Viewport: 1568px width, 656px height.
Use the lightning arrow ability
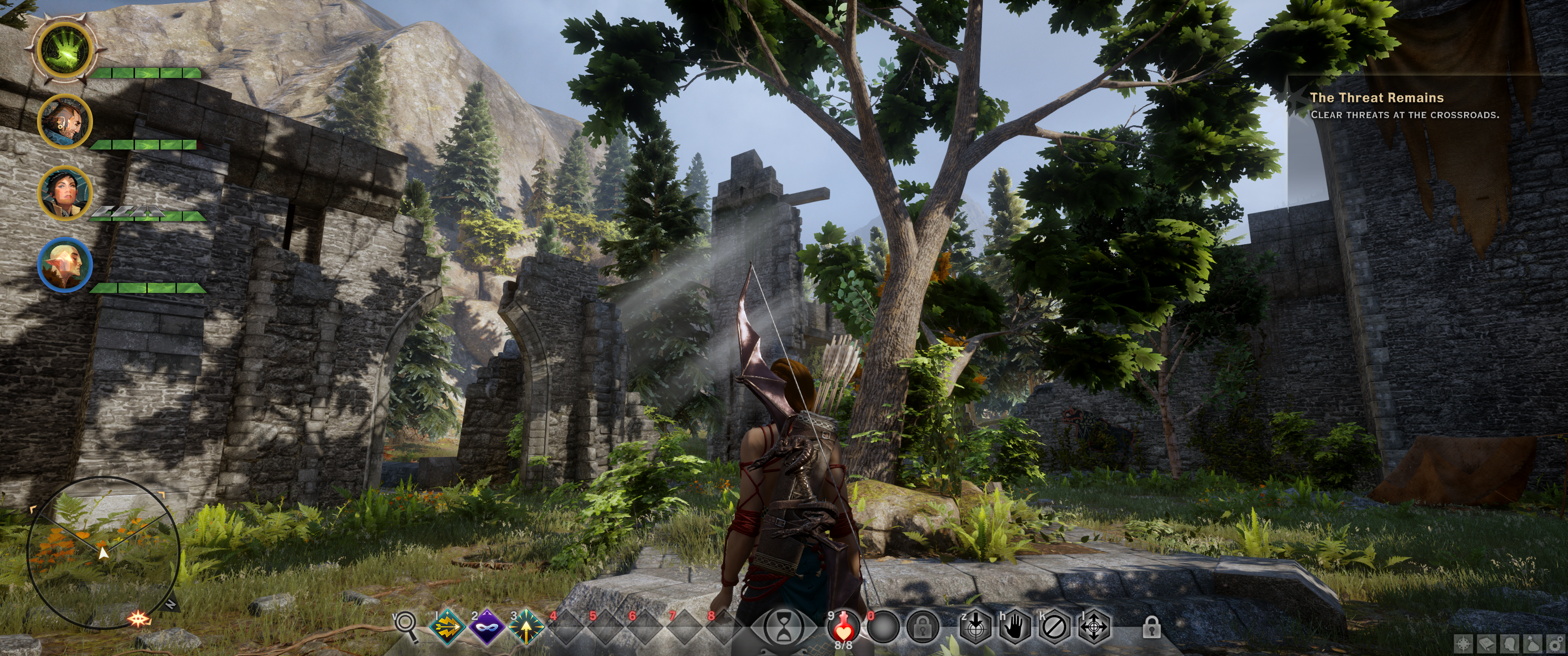448,625
